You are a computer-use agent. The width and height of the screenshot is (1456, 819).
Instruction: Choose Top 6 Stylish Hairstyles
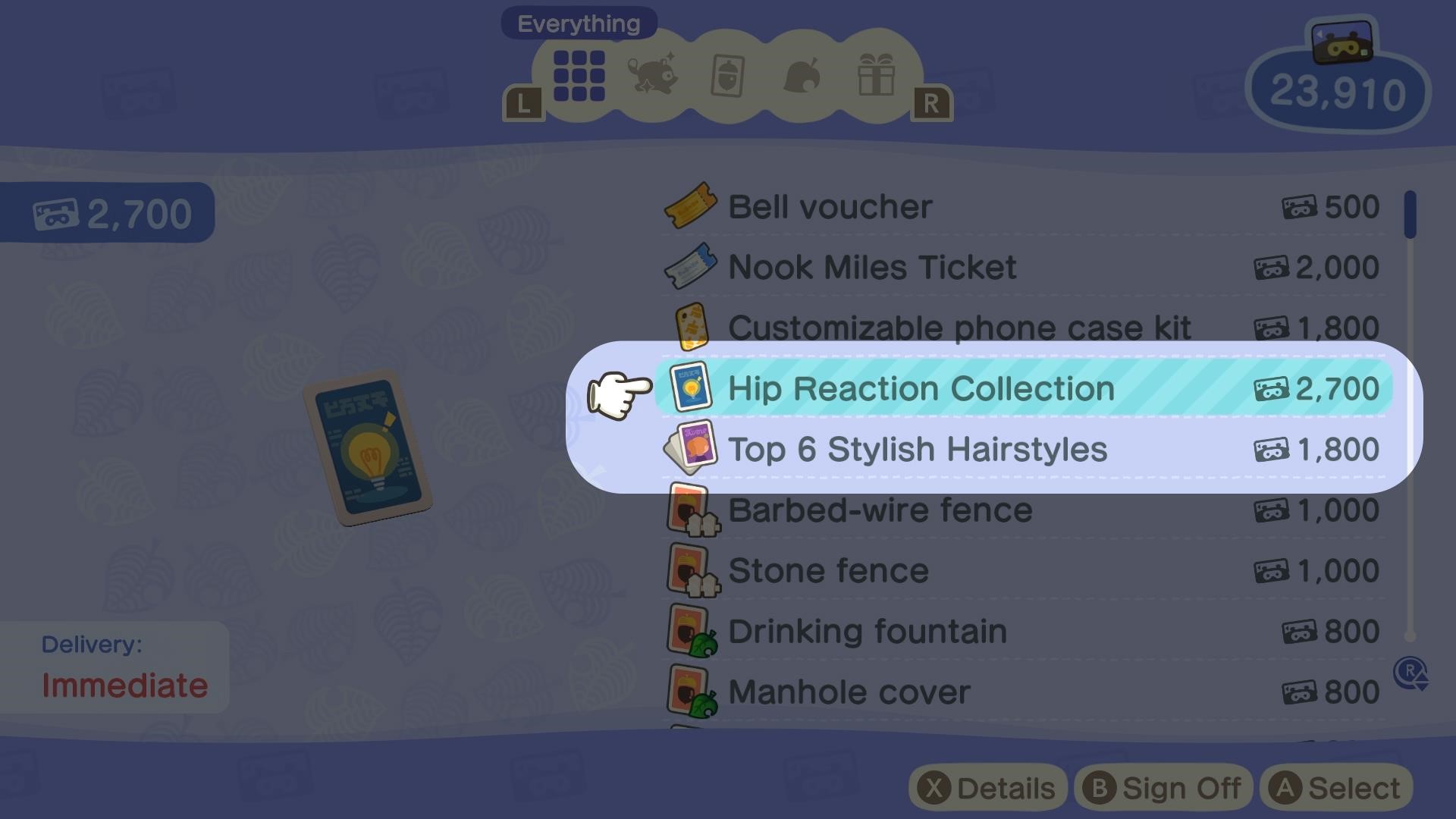(x=917, y=450)
